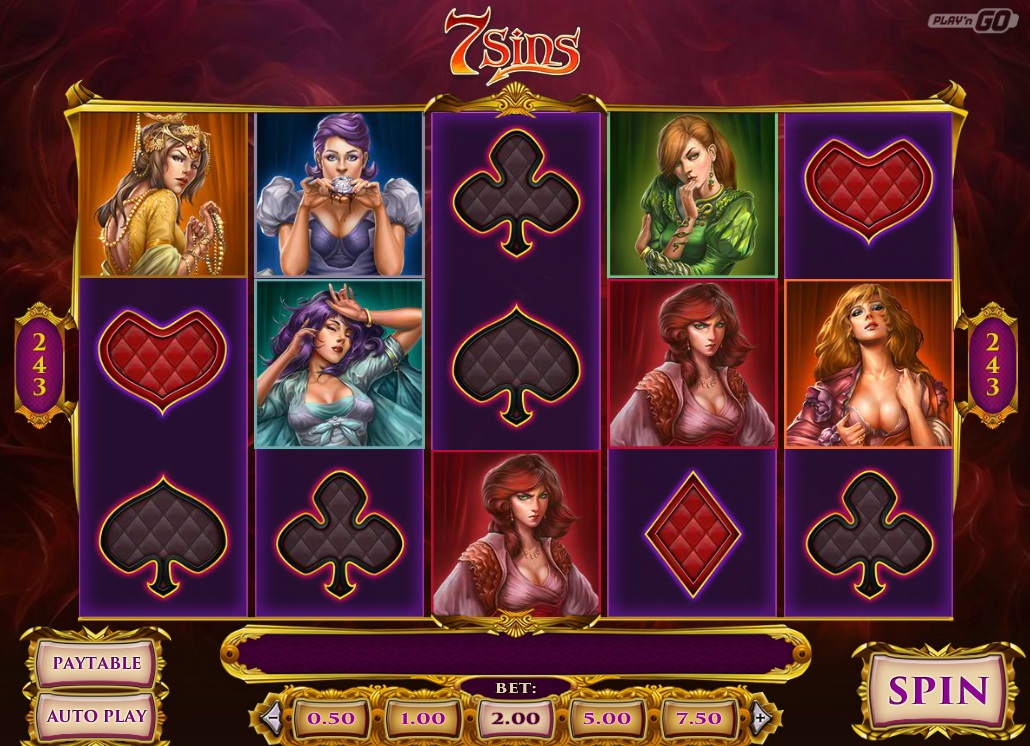Viewport: 1030px width, 746px height.
Task: Set the bet to 0.50
Action: [331, 718]
